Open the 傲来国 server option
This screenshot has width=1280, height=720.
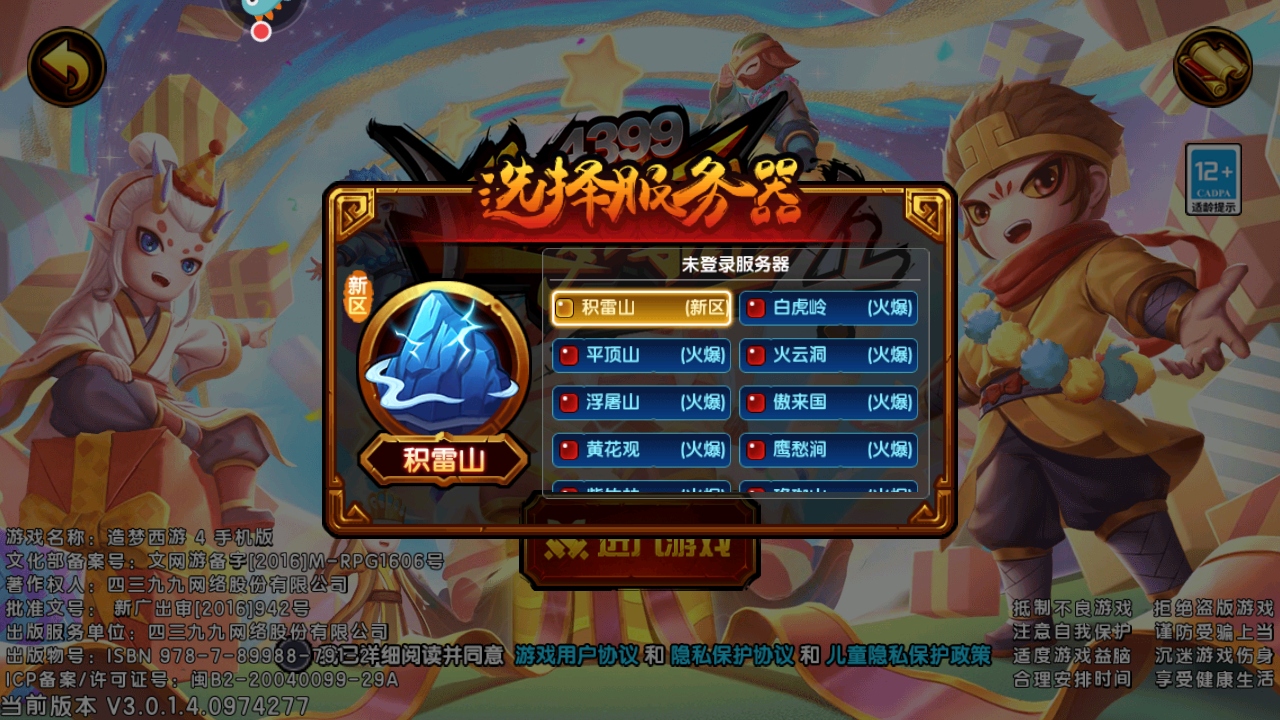coord(828,403)
